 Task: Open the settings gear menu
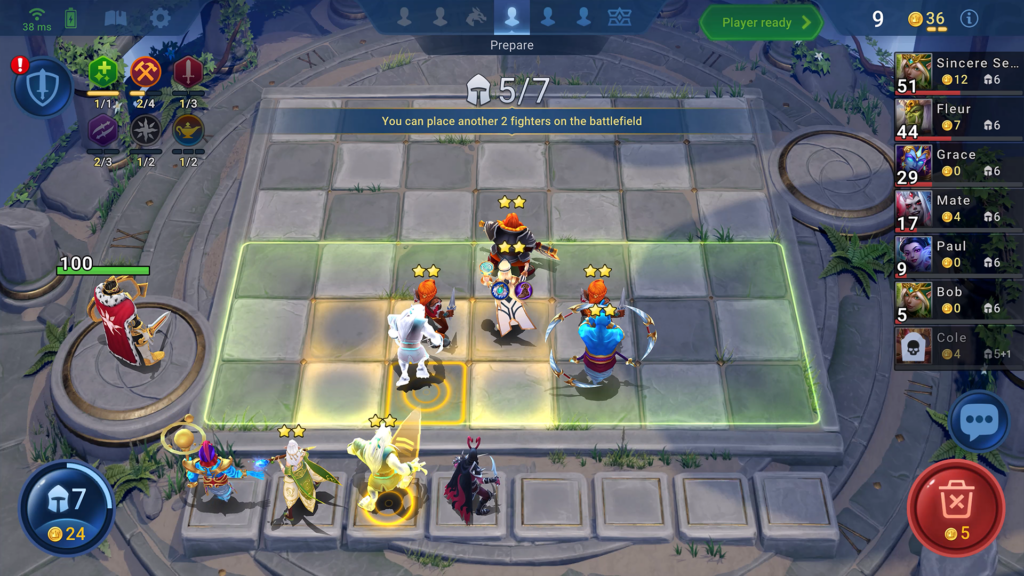pyautogui.click(x=160, y=18)
